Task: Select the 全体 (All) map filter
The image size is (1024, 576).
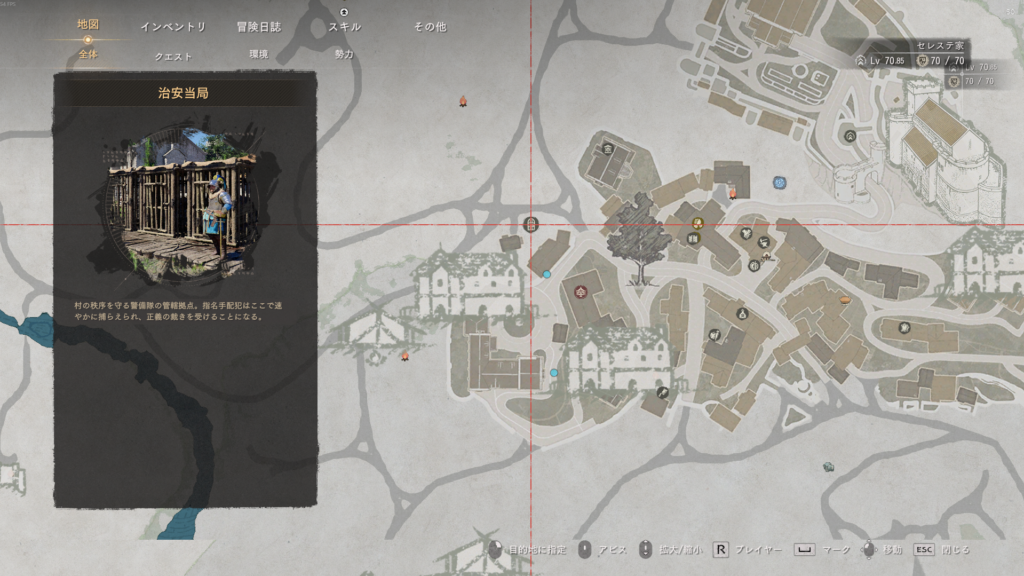Action: pyautogui.click(x=88, y=54)
